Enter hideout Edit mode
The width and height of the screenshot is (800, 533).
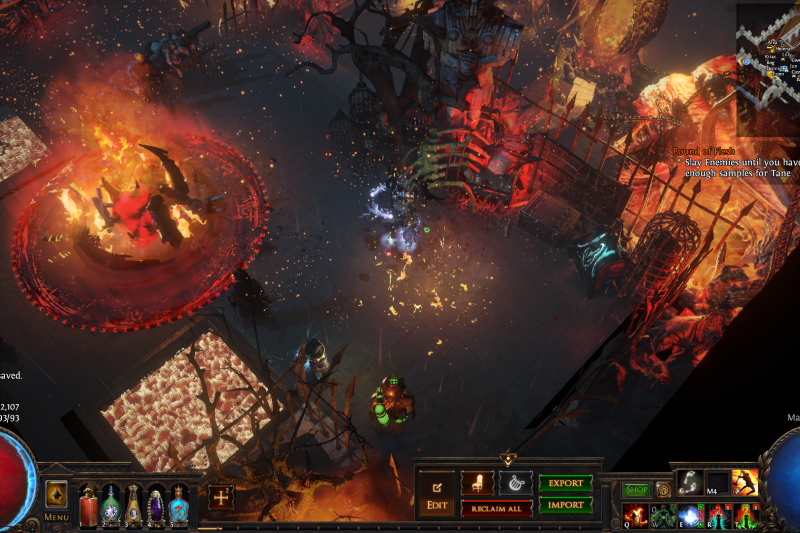click(437, 491)
